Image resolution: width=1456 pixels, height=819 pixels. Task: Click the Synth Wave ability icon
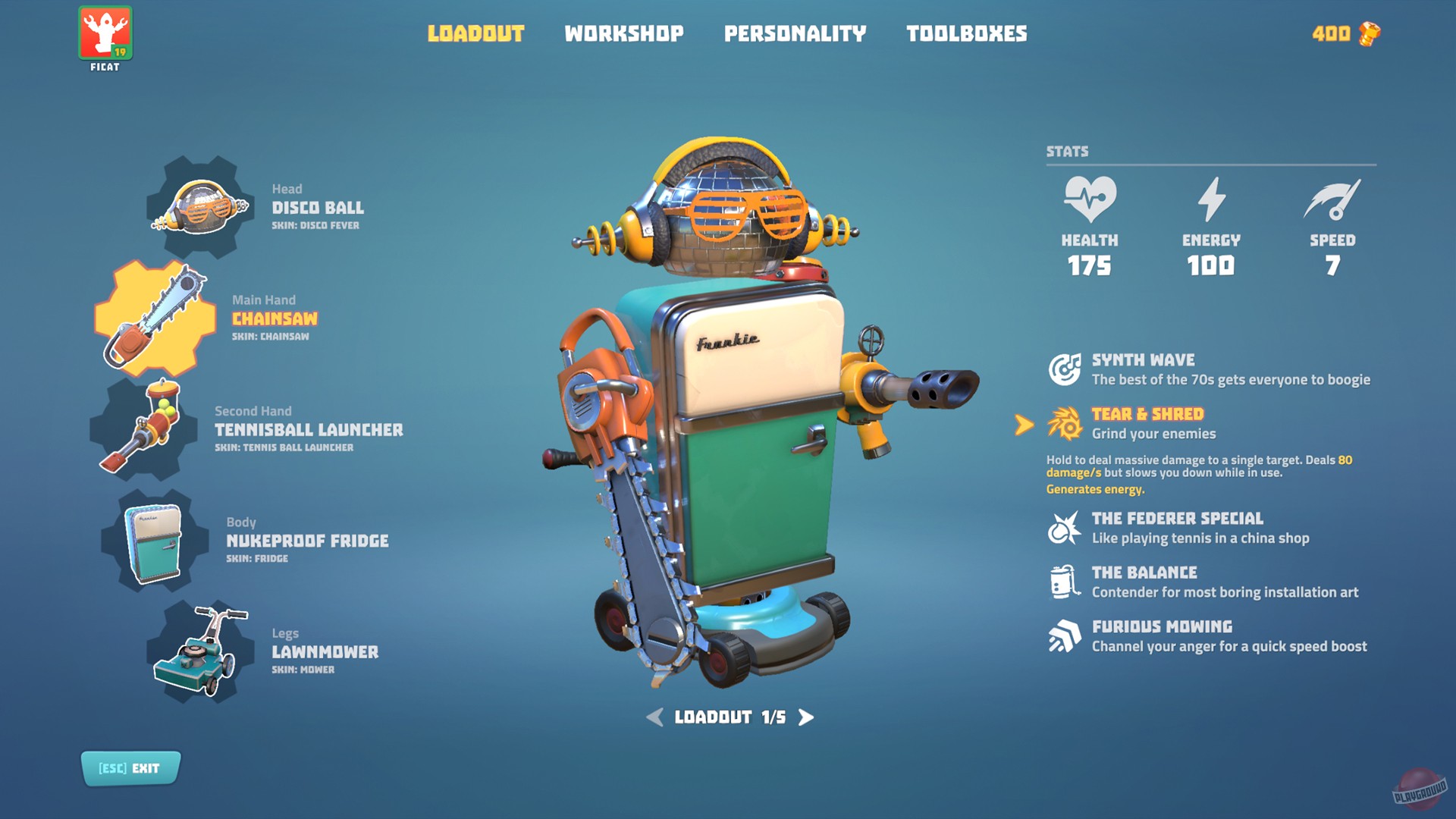click(1064, 369)
